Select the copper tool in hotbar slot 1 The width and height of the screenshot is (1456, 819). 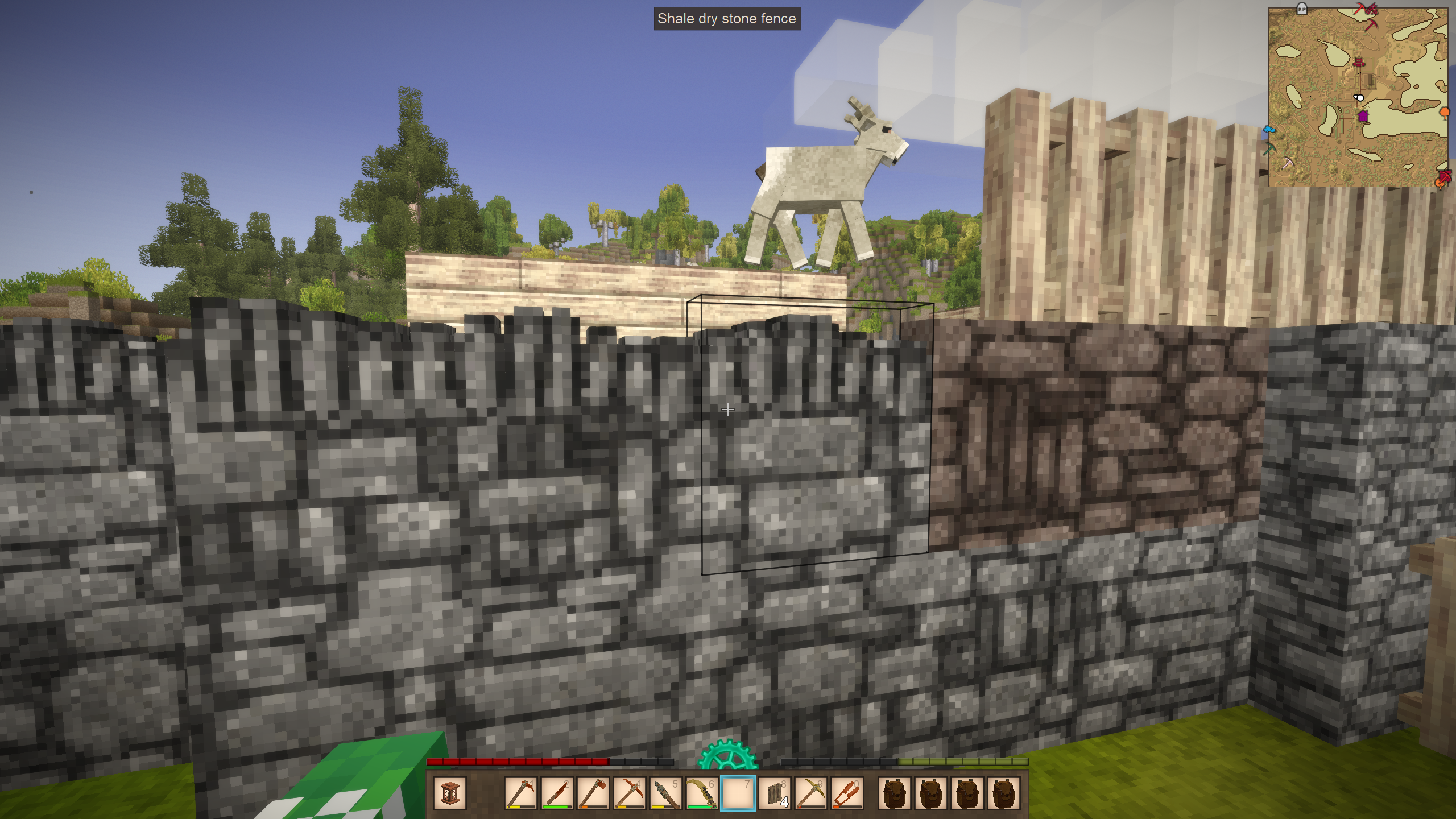pos(520,793)
